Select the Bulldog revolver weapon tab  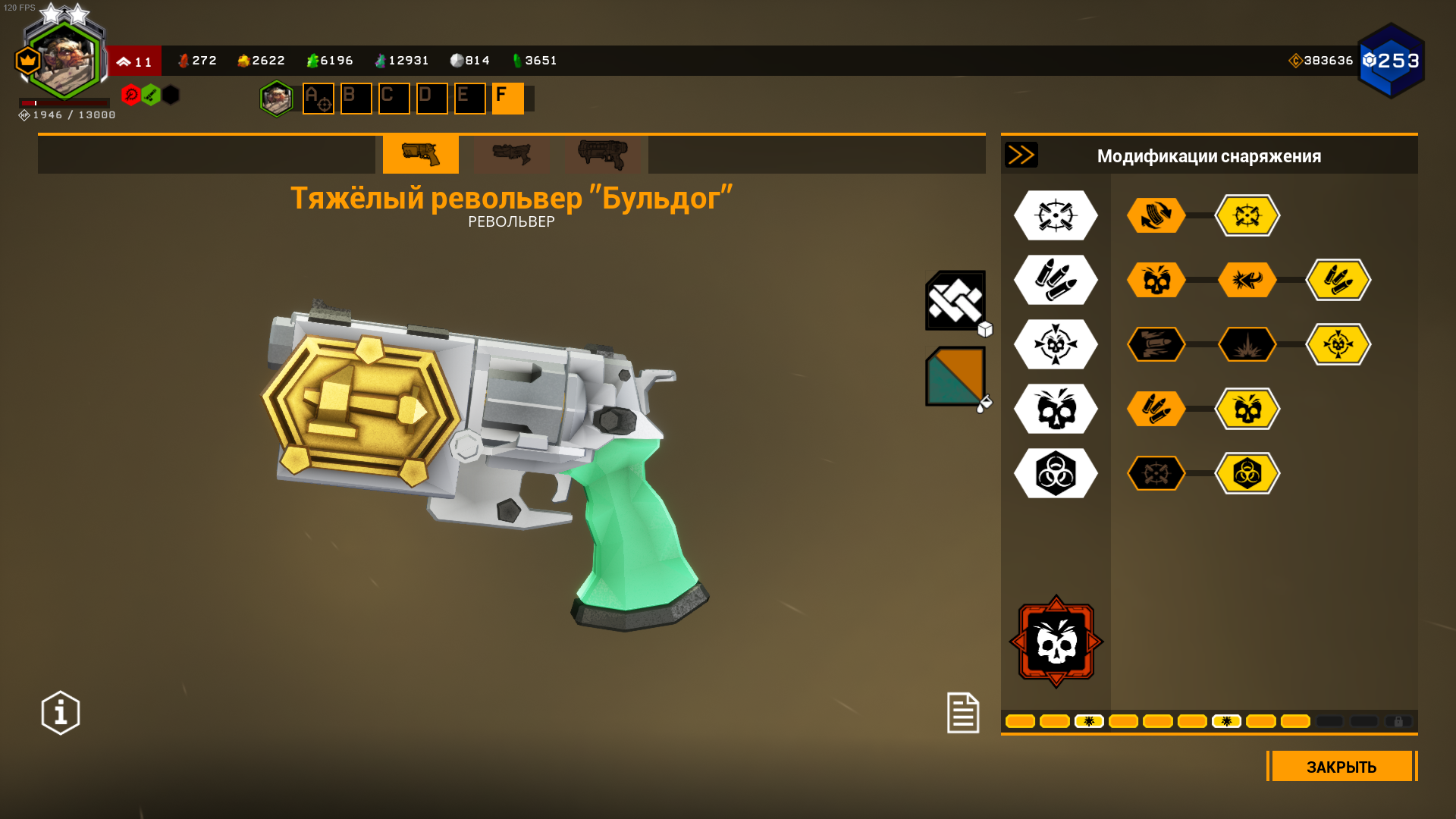click(420, 155)
